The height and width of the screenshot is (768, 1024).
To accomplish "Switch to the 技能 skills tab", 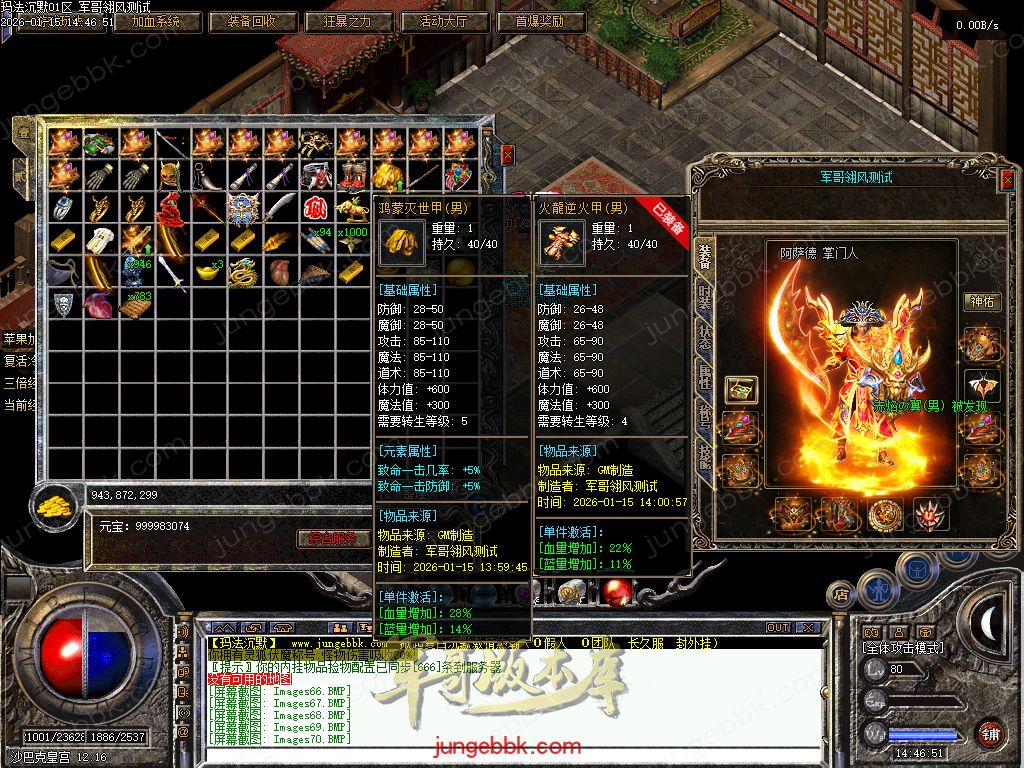I will [x=705, y=456].
